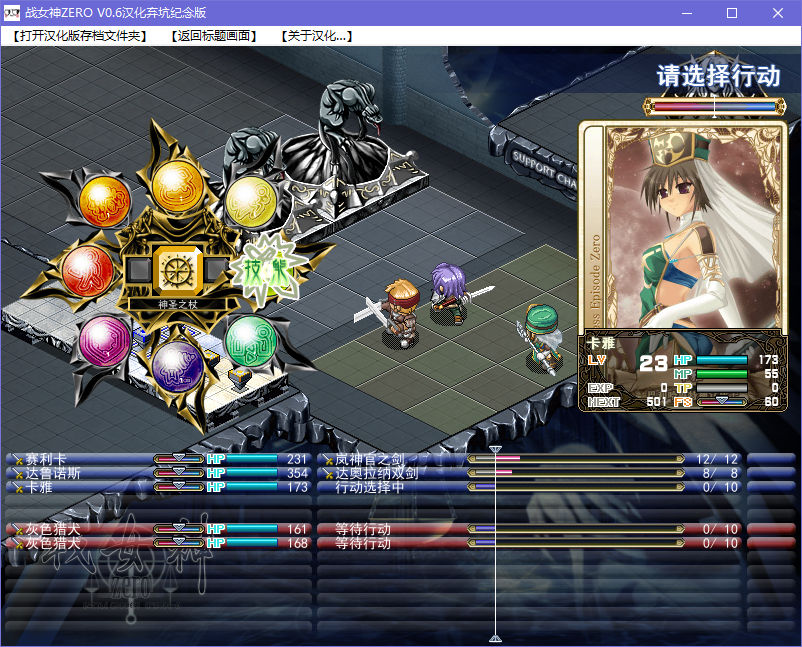
Task: Choose the purple command orb
Action: click(x=178, y=364)
